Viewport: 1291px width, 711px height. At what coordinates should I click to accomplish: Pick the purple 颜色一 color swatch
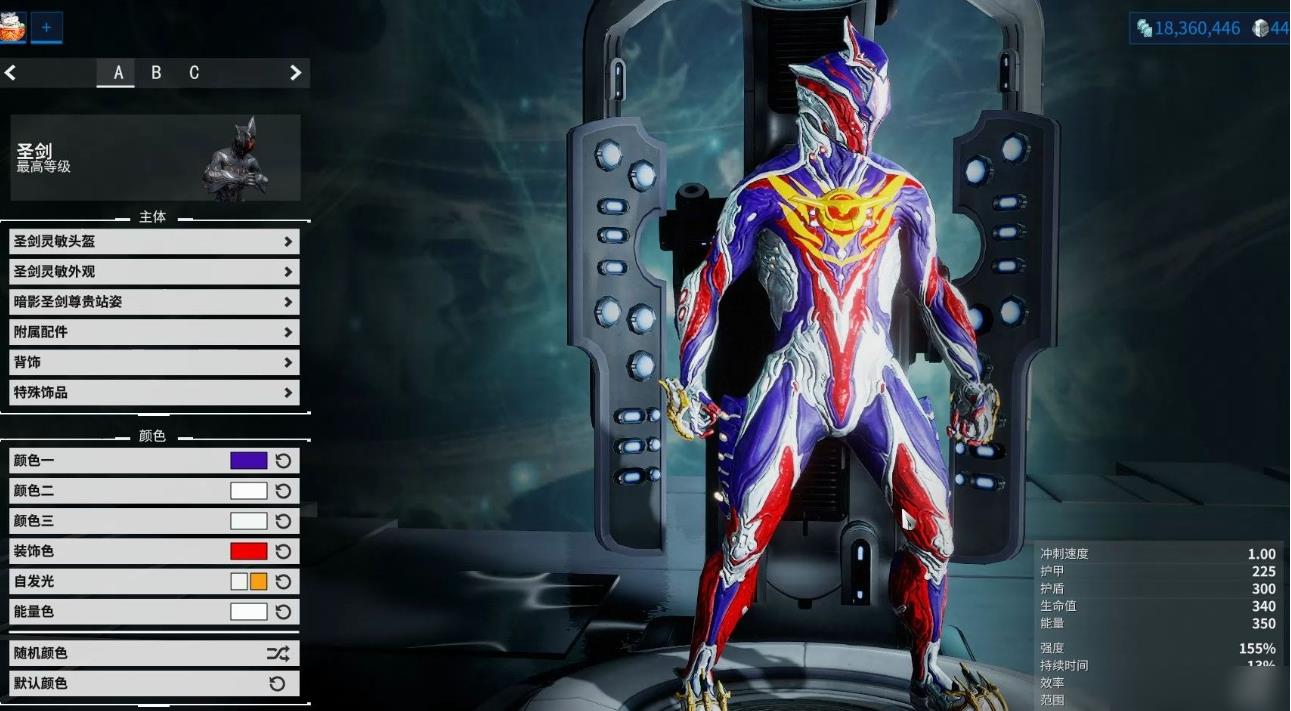pyautogui.click(x=249, y=461)
